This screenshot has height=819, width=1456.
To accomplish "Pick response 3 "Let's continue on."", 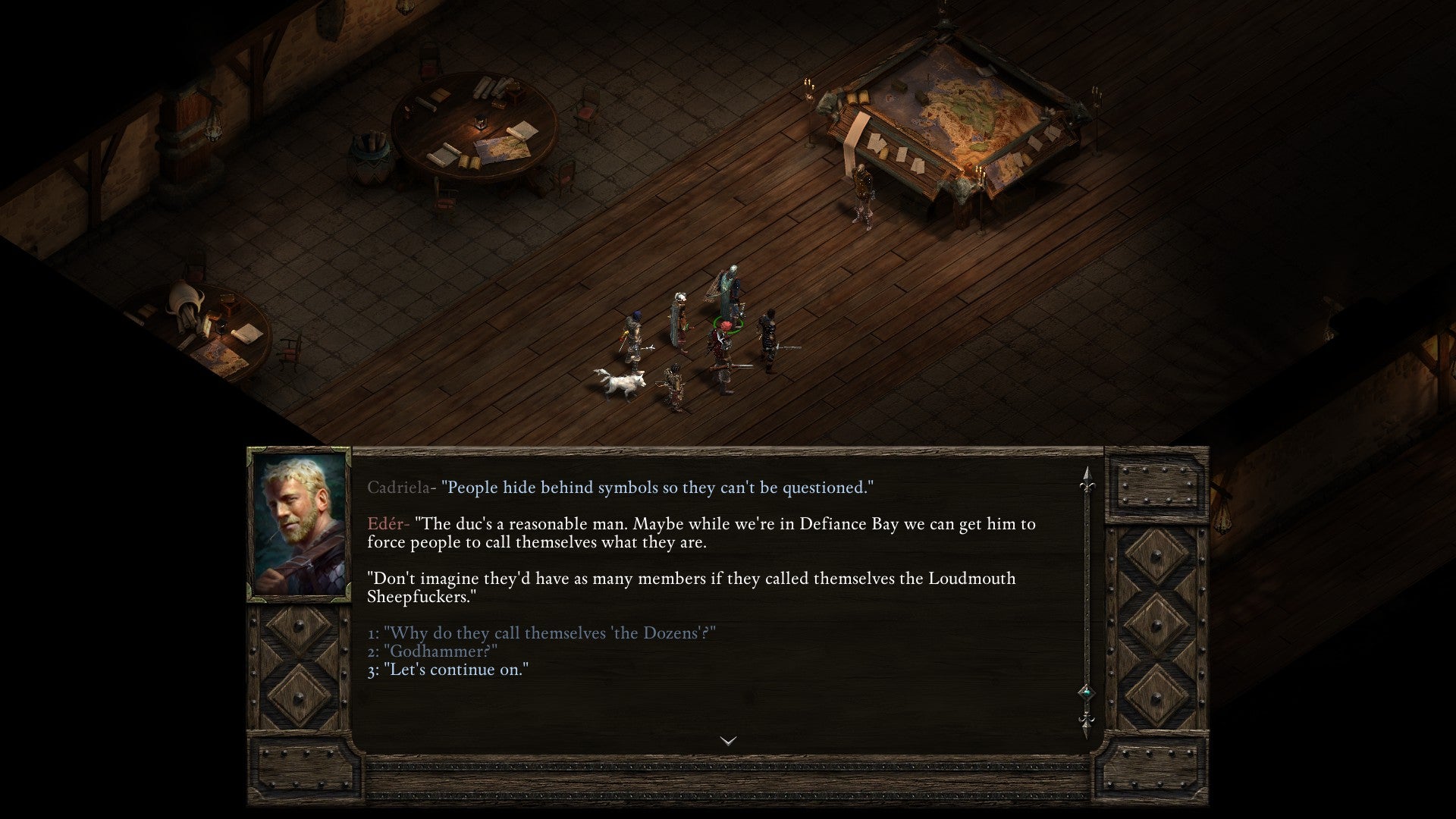I will [458, 670].
